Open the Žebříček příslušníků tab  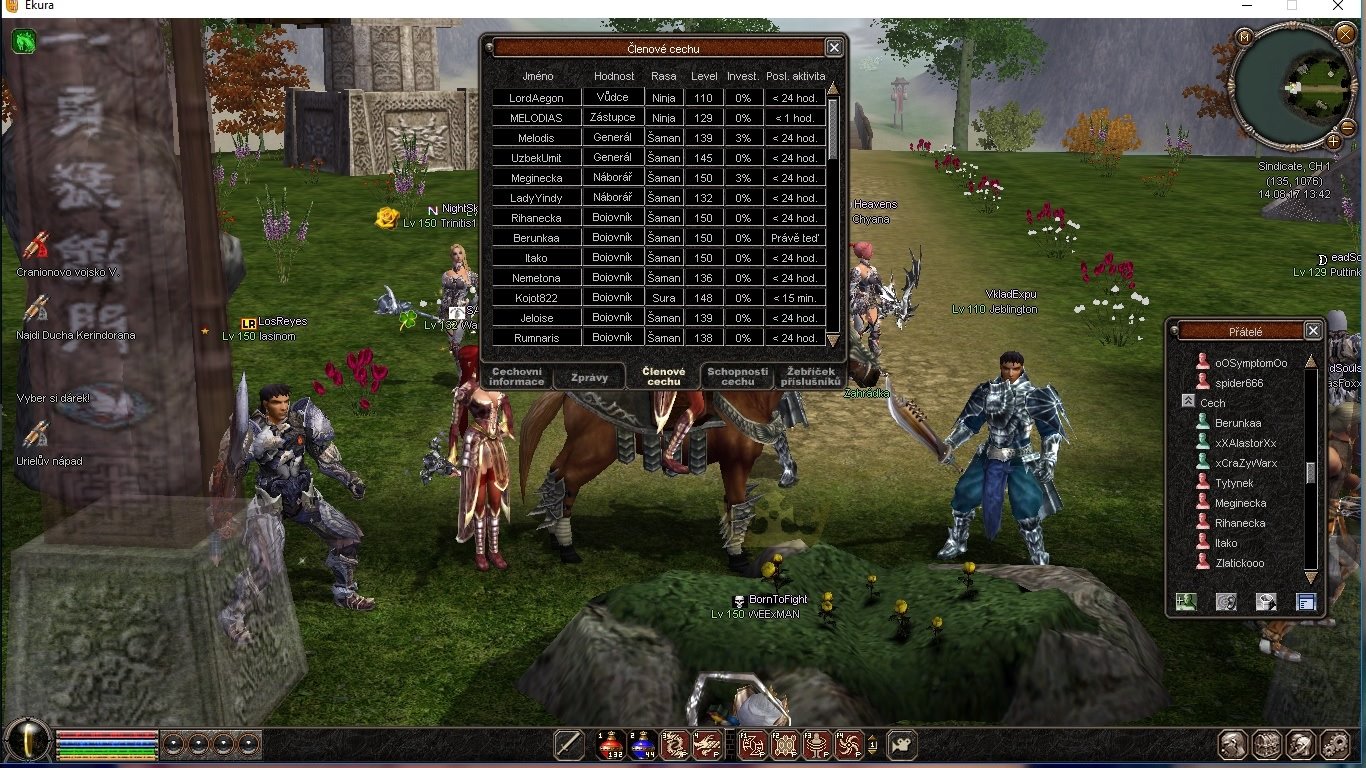[811, 376]
